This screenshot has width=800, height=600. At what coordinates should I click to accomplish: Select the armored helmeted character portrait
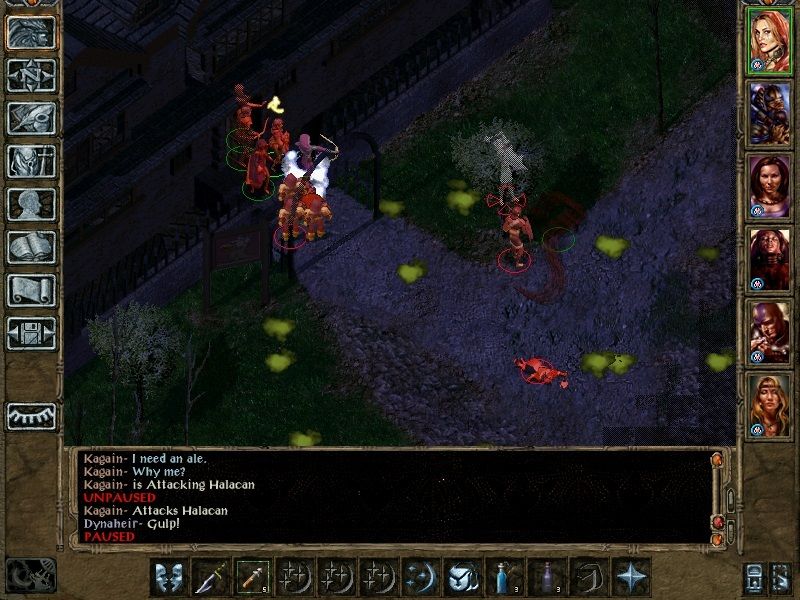coord(770,114)
